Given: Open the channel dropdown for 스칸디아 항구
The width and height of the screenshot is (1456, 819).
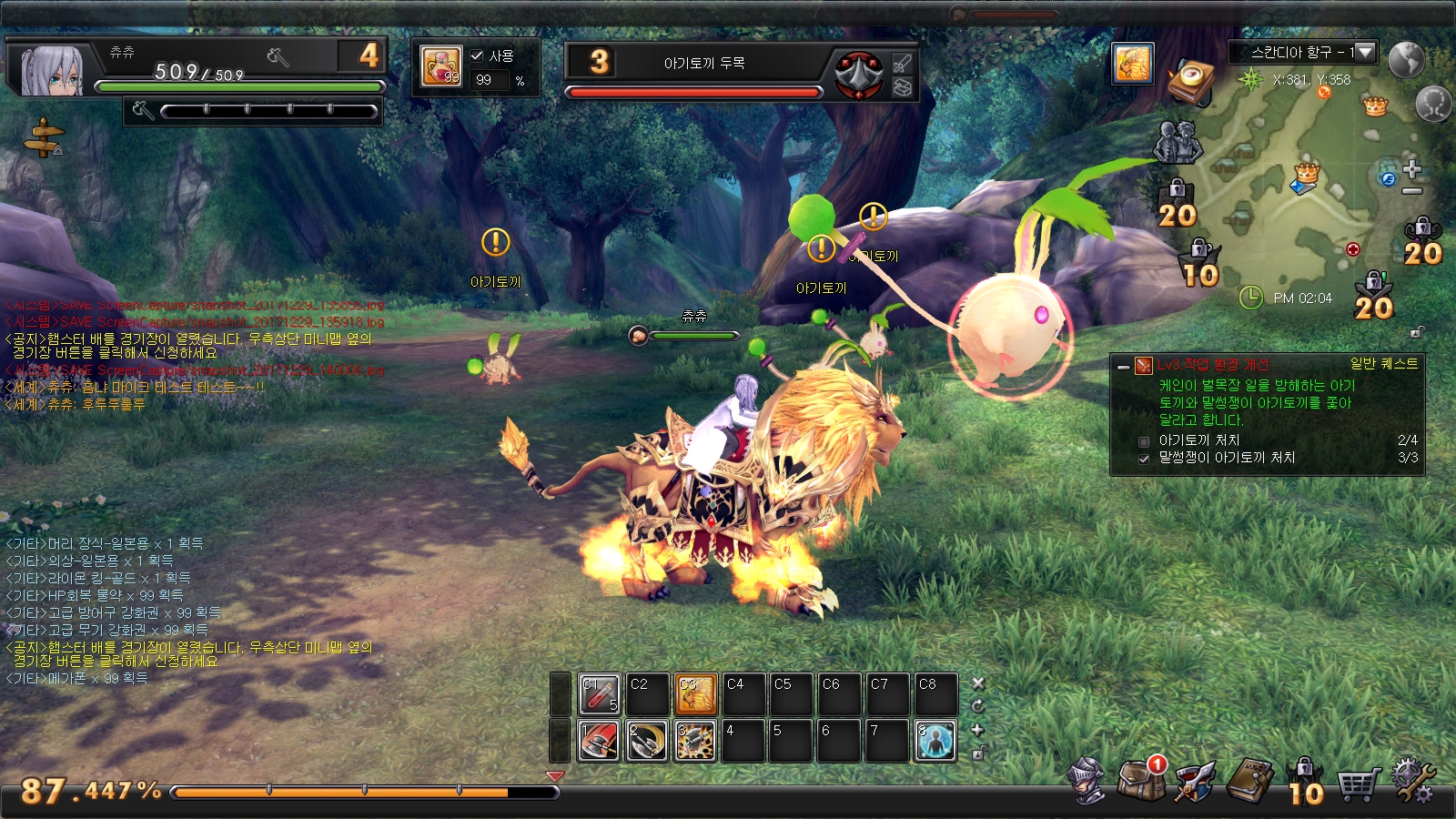Looking at the screenshot, I should pyautogui.click(x=1365, y=53).
